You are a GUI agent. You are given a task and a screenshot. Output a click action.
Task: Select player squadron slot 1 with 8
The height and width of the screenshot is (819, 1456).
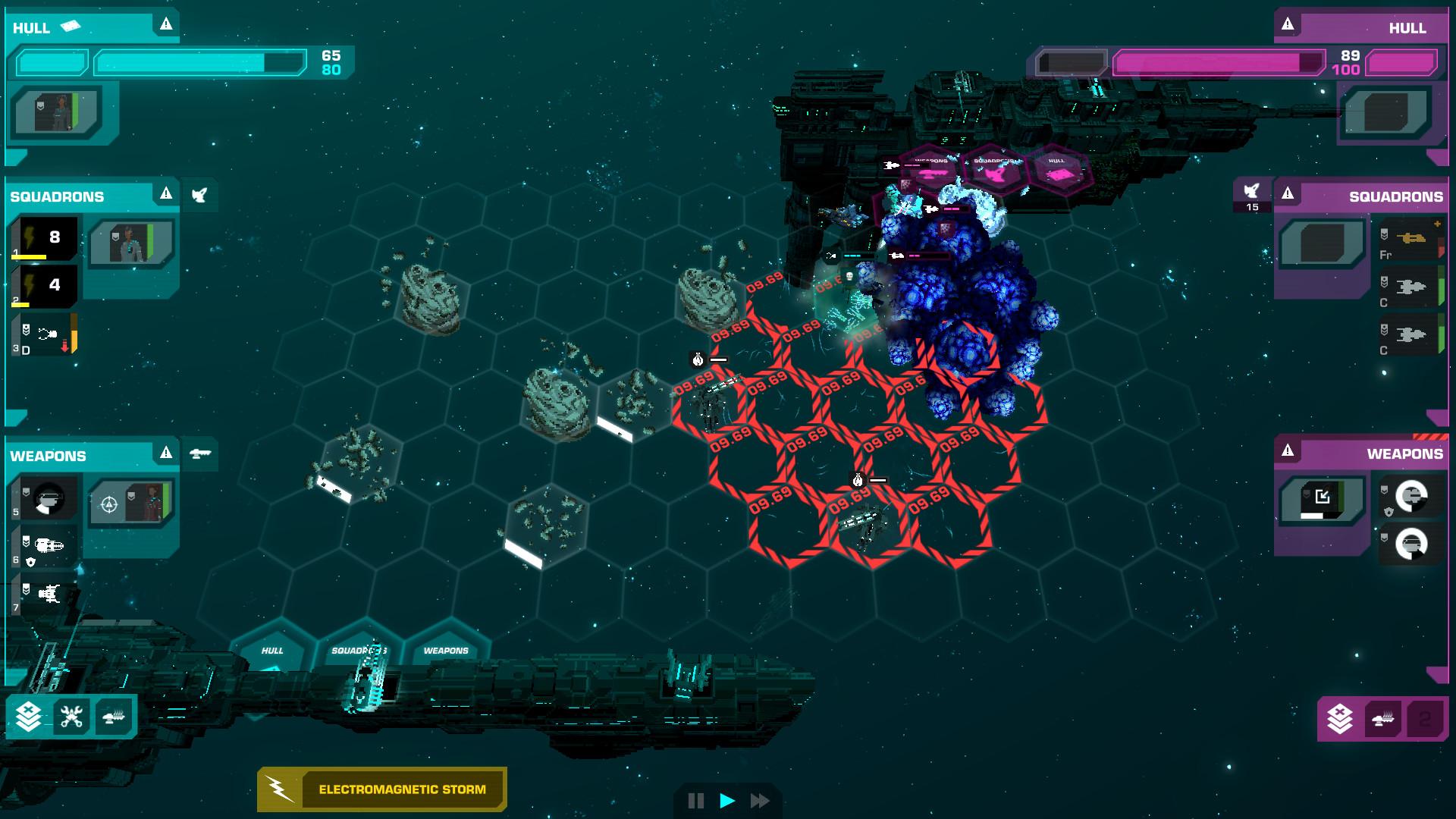(x=47, y=238)
